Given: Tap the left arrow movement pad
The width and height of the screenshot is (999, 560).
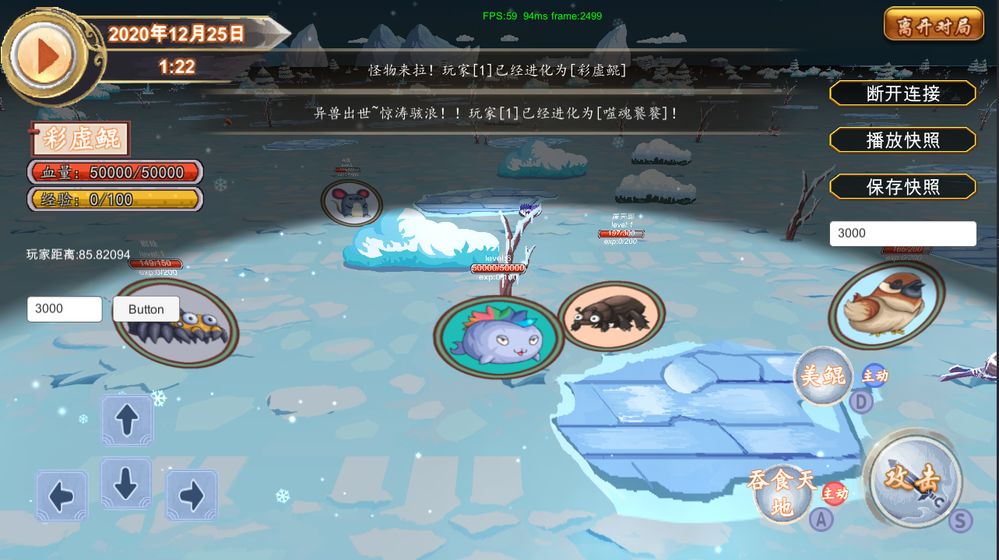Looking at the screenshot, I should point(62,496).
